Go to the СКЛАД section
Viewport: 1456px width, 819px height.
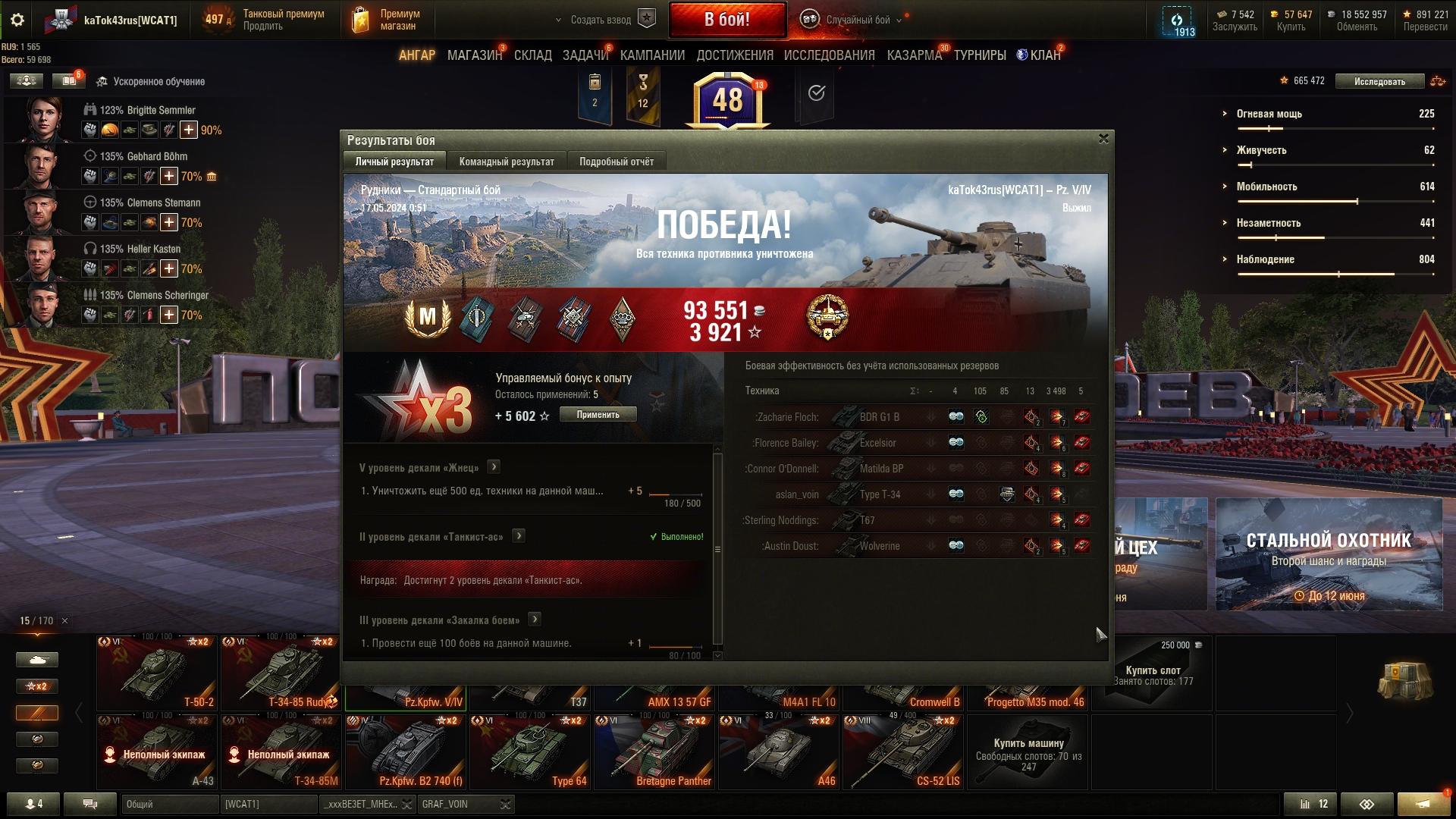click(x=532, y=55)
